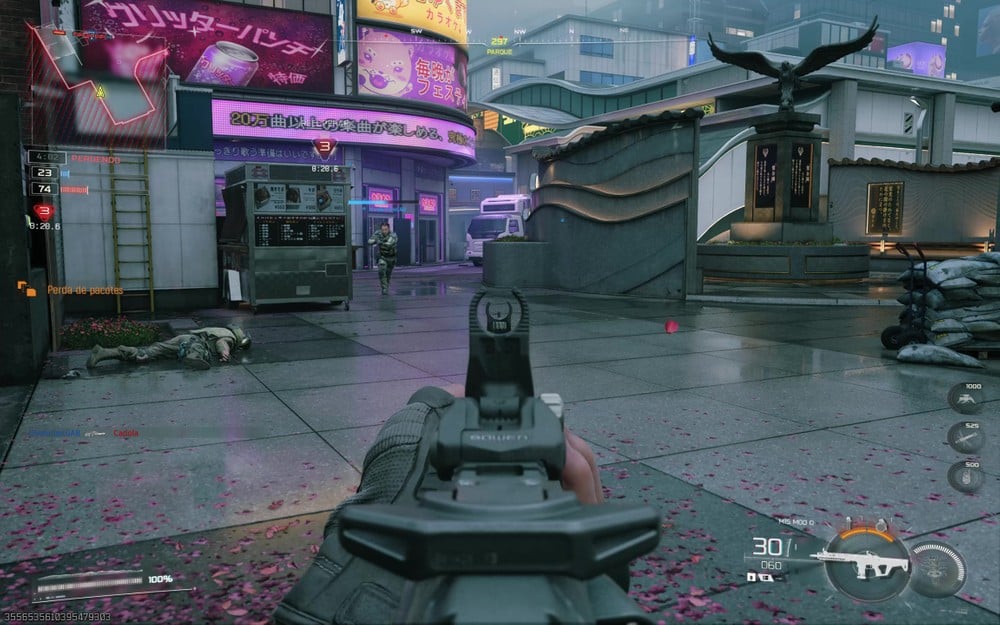The width and height of the screenshot is (1000, 625).
Task: Select the 525-point scorestreak icon
Action: 965,437
